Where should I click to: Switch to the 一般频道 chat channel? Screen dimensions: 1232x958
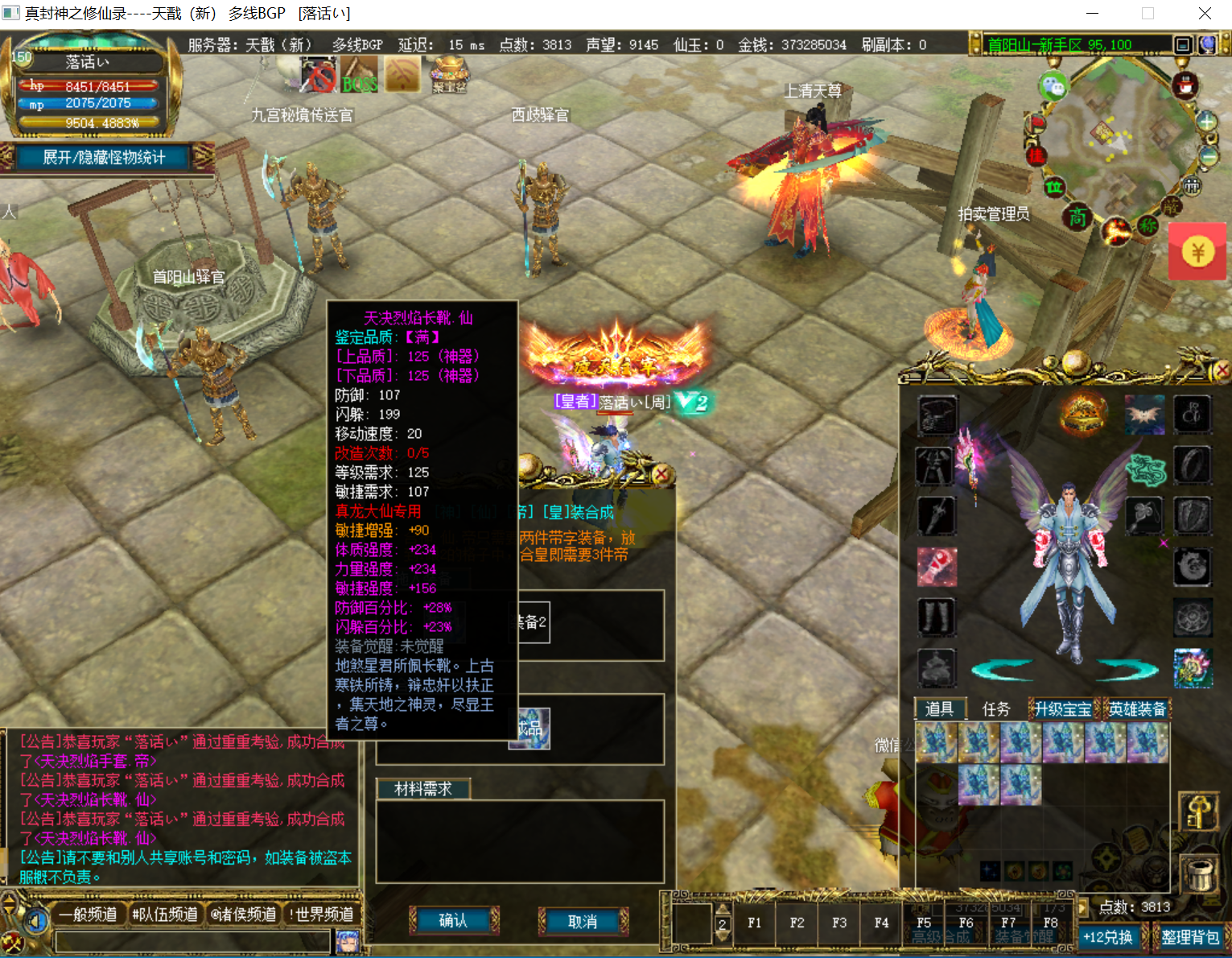point(87,914)
